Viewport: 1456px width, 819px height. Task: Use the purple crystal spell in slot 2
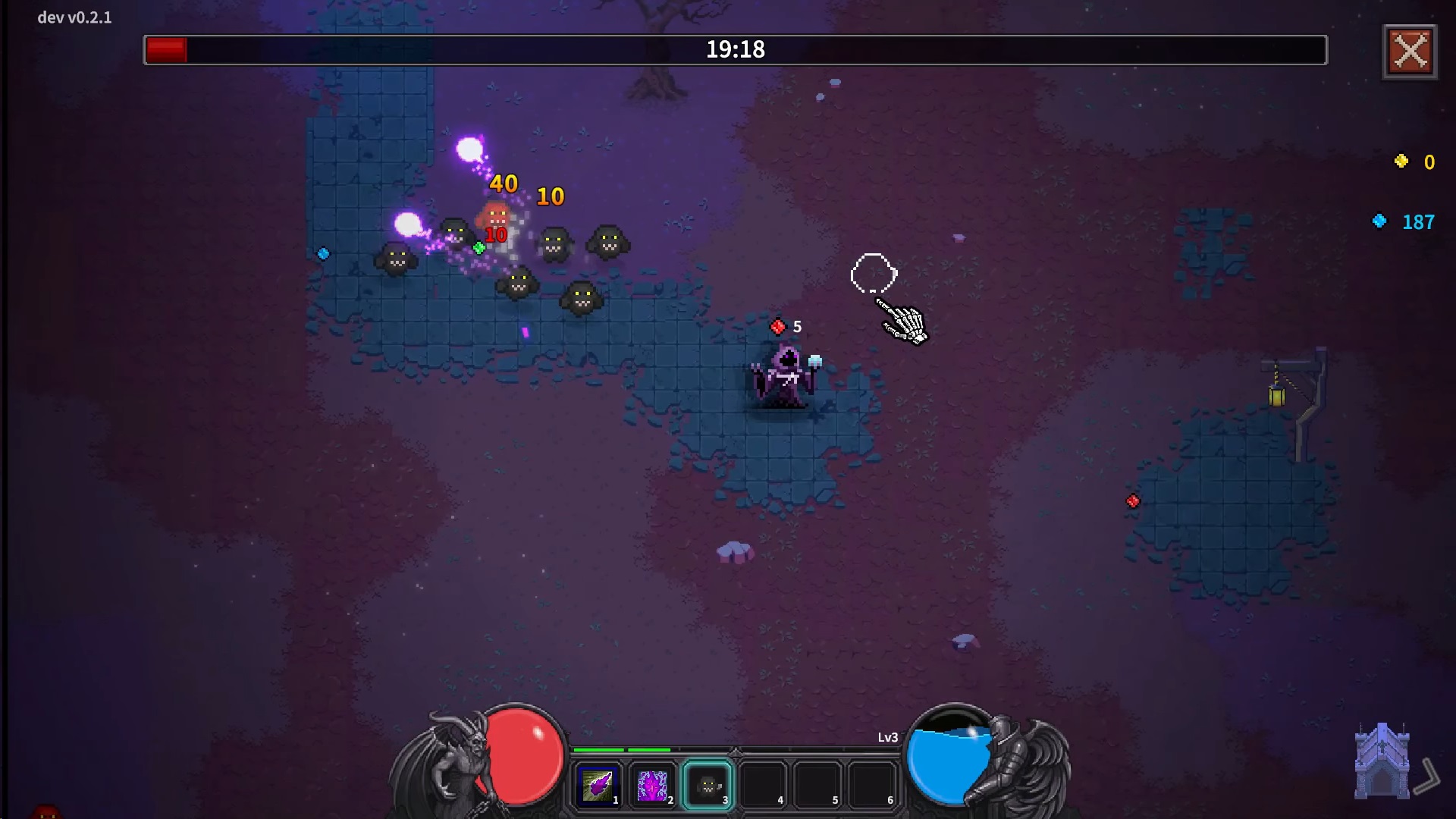click(653, 786)
